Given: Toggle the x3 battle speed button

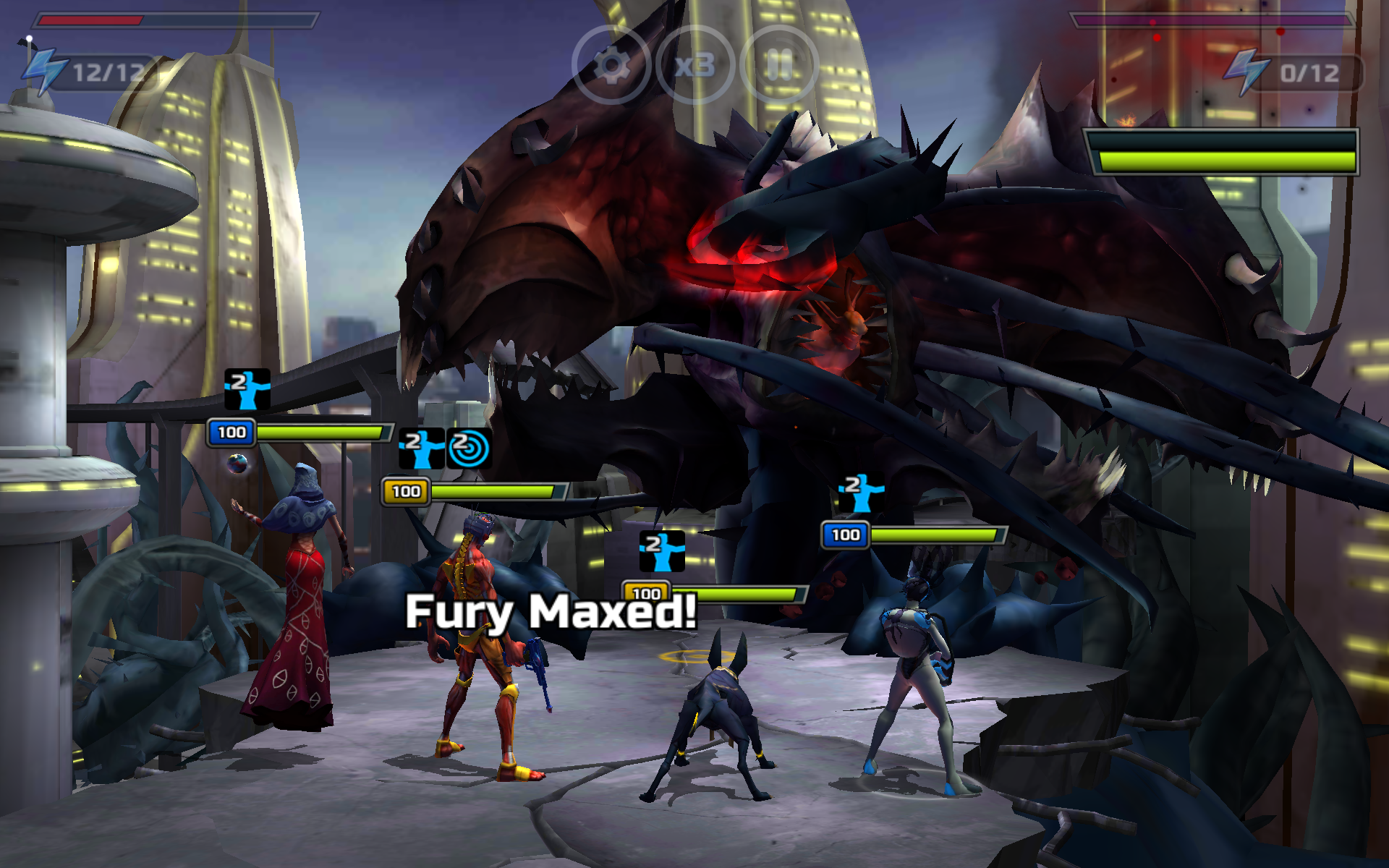Looking at the screenshot, I should point(695,66).
